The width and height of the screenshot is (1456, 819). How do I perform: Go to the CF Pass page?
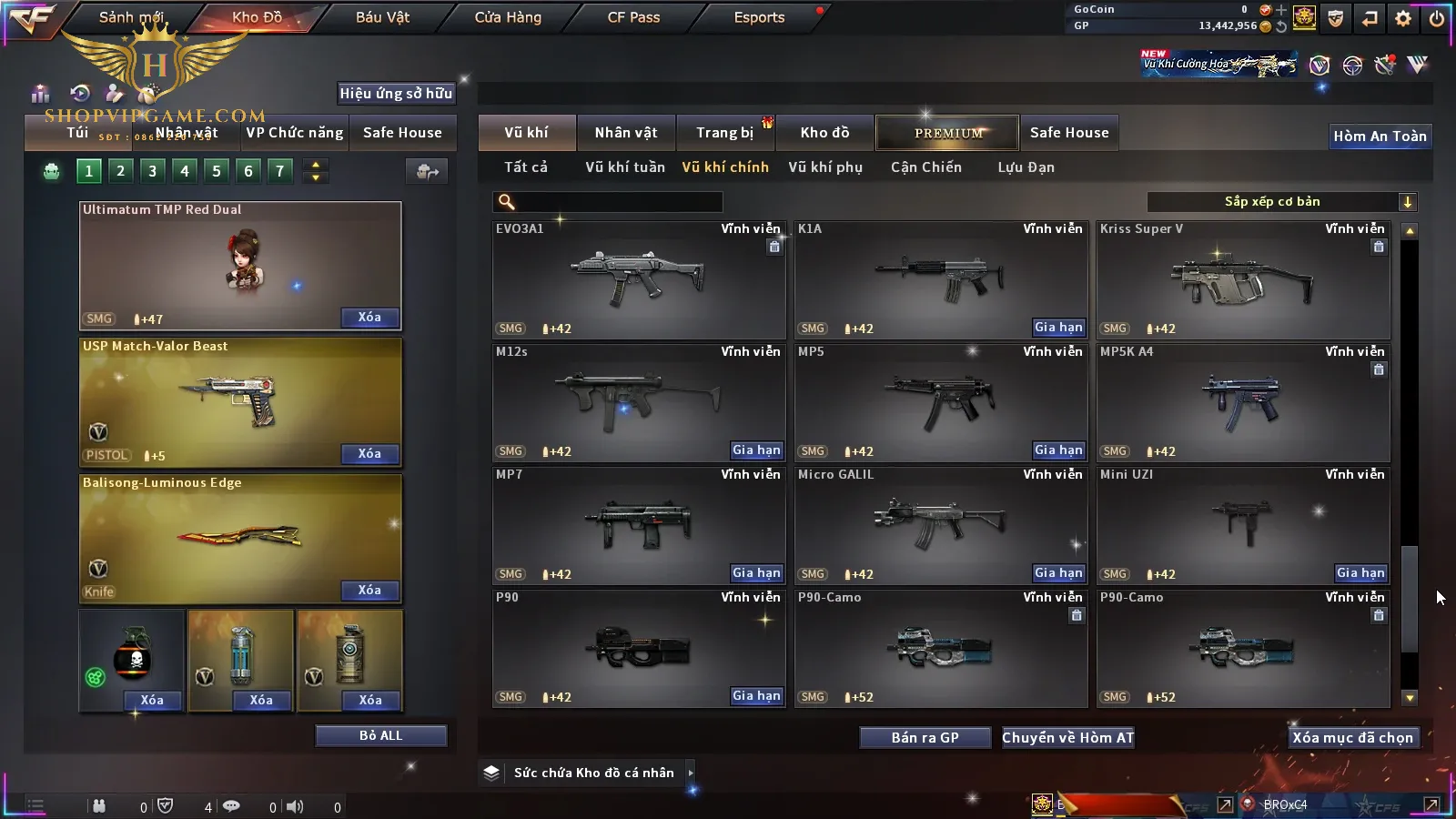pos(633,17)
